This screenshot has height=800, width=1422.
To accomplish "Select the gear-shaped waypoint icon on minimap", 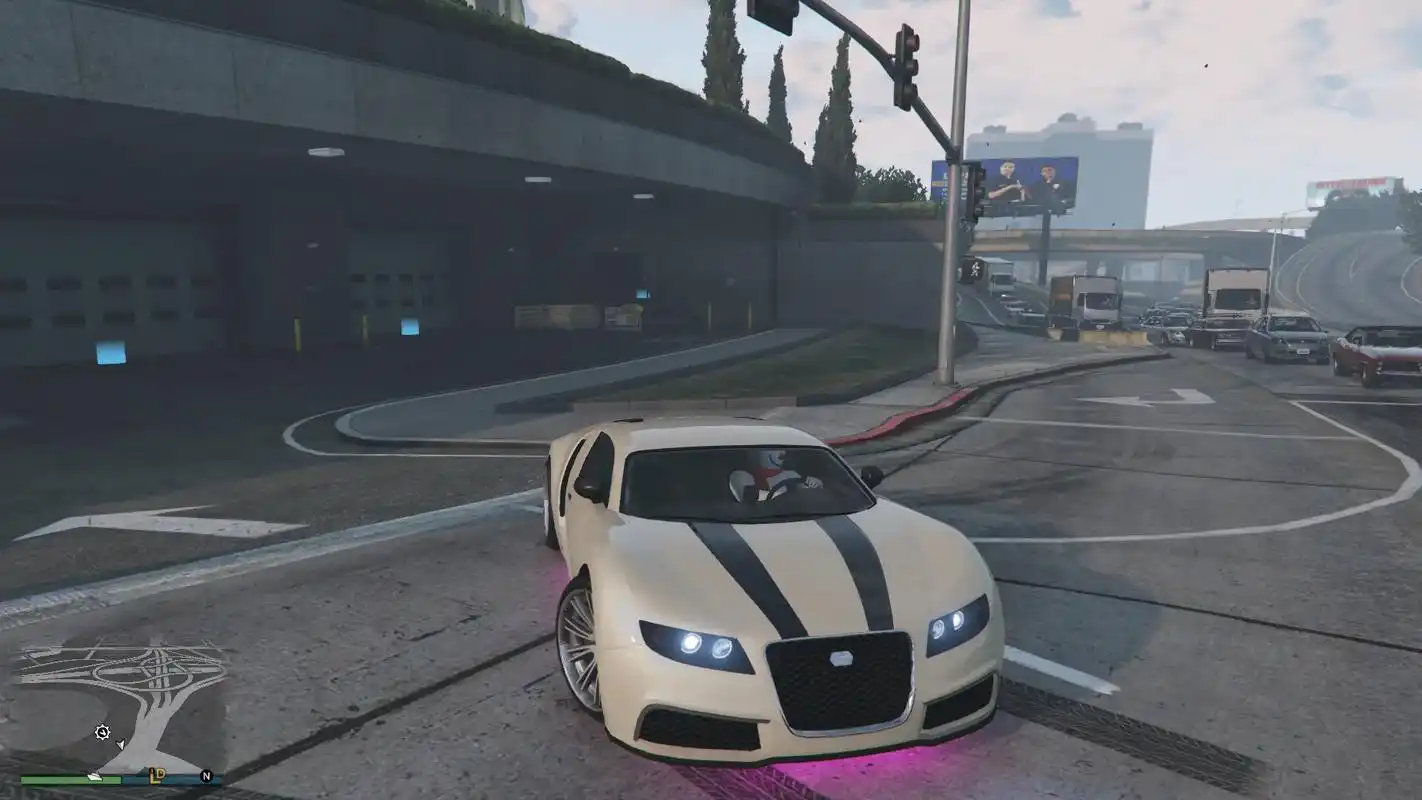I will pyautogui.click(x=103, y=731).
